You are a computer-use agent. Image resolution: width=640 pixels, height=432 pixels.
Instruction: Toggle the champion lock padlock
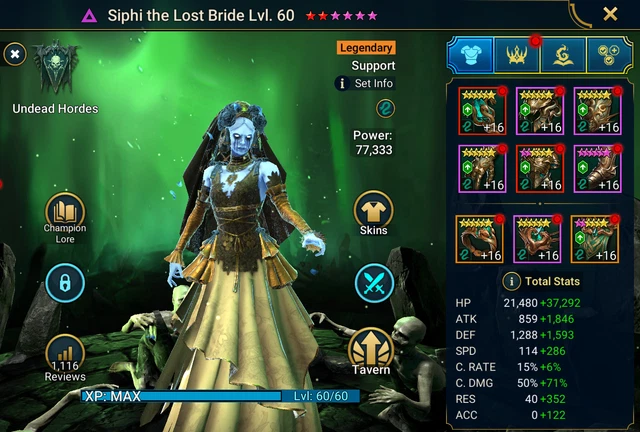point(64,282)
